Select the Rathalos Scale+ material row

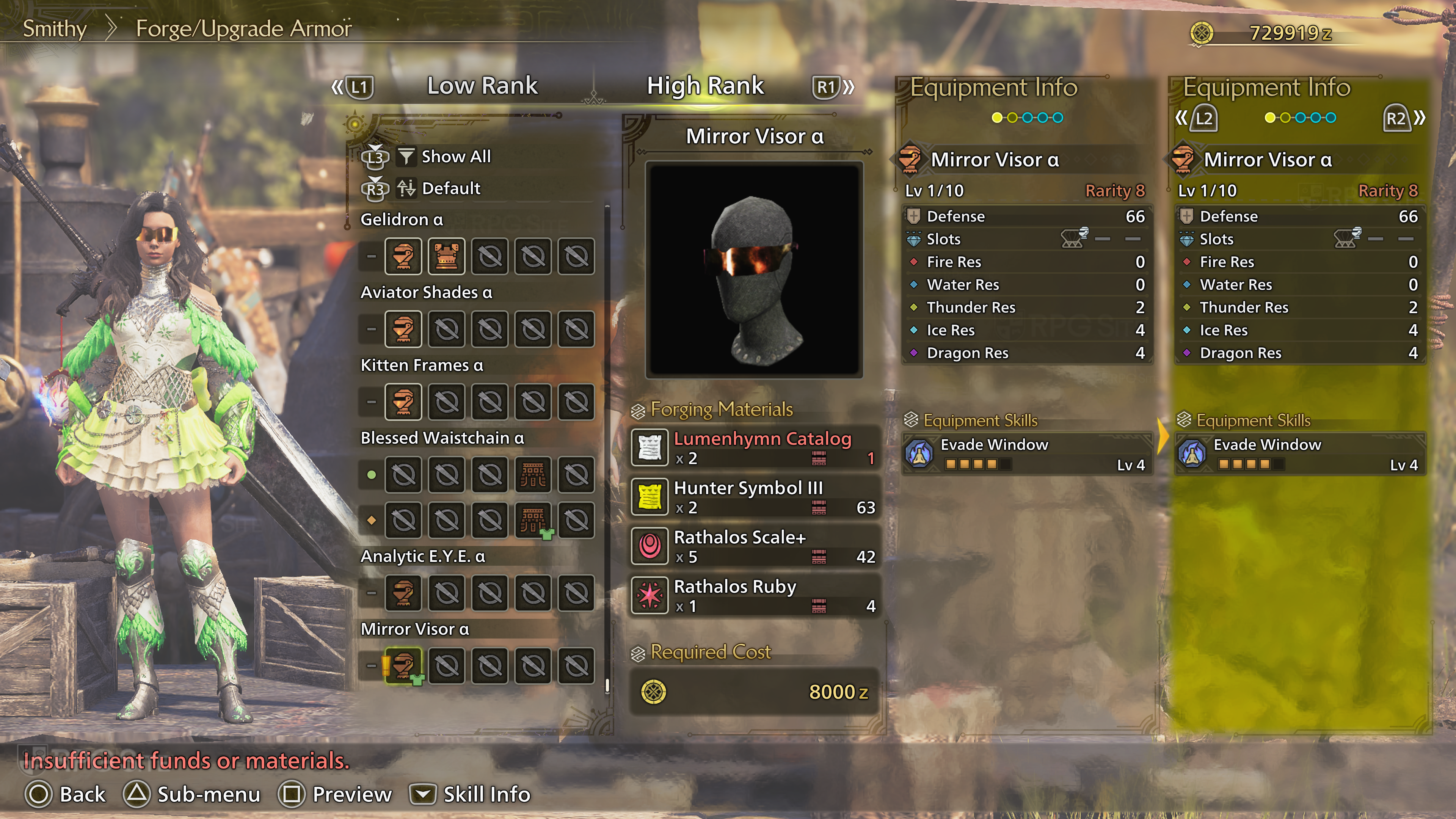coord(755,546)
